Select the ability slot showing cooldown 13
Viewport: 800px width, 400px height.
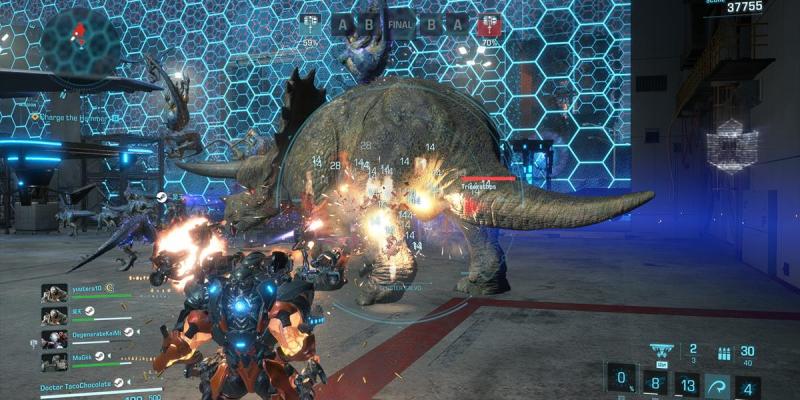(x=686, y=384)
